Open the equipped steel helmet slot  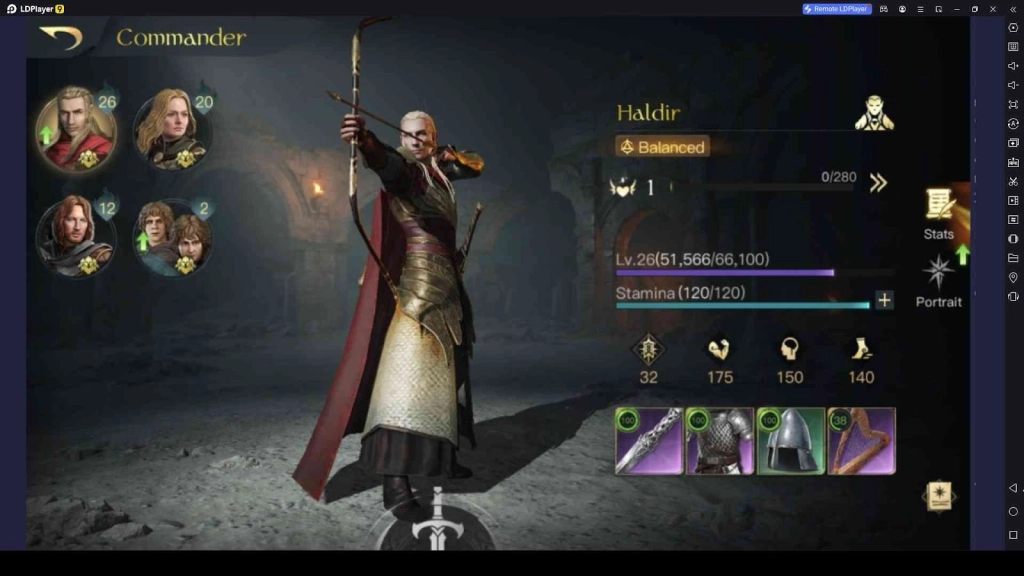(x=791, y=441)
